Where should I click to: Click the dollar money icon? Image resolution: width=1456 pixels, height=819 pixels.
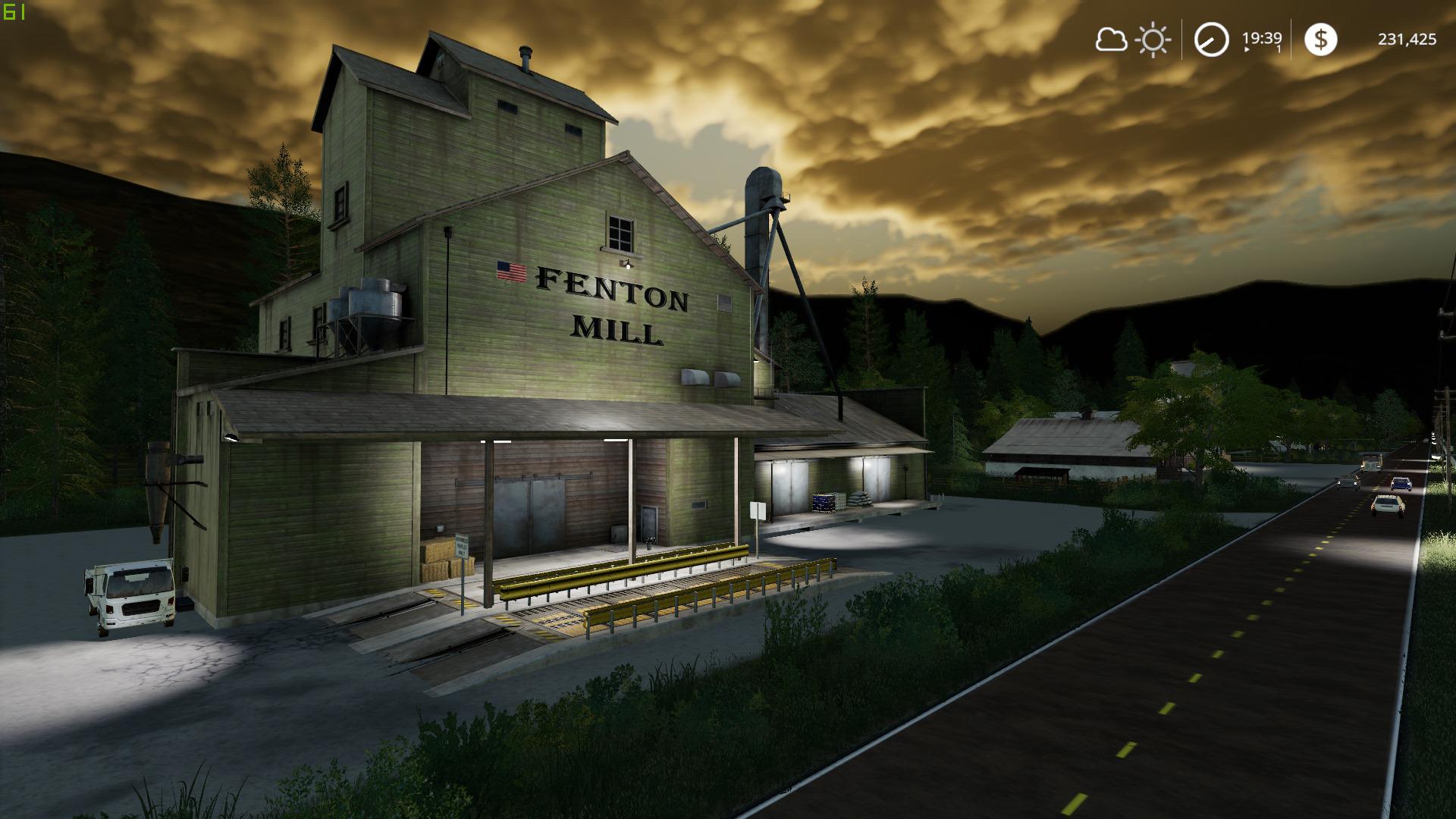[x=1320, y=39]
